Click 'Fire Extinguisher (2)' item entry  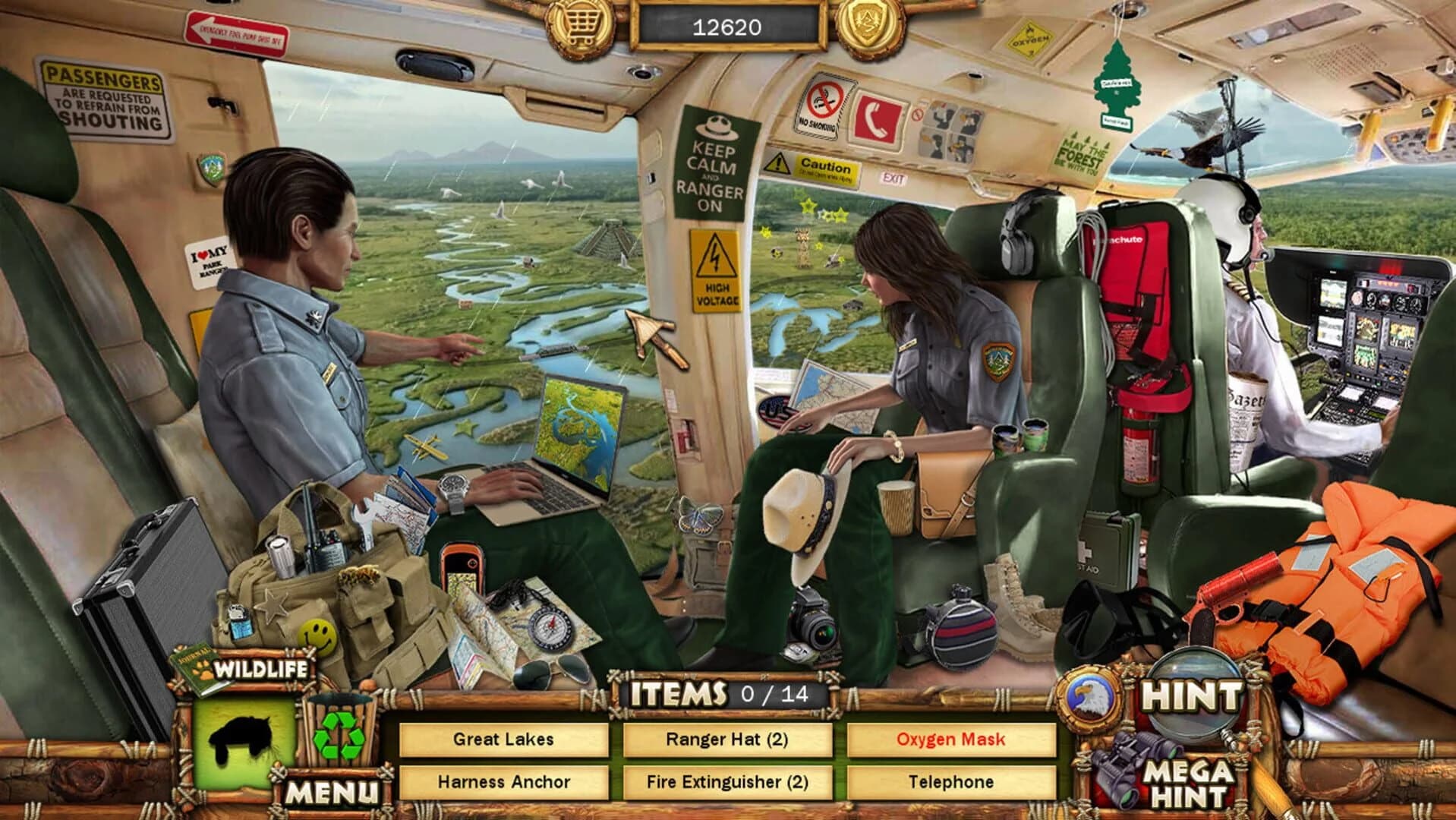click(x=729, y=779)
